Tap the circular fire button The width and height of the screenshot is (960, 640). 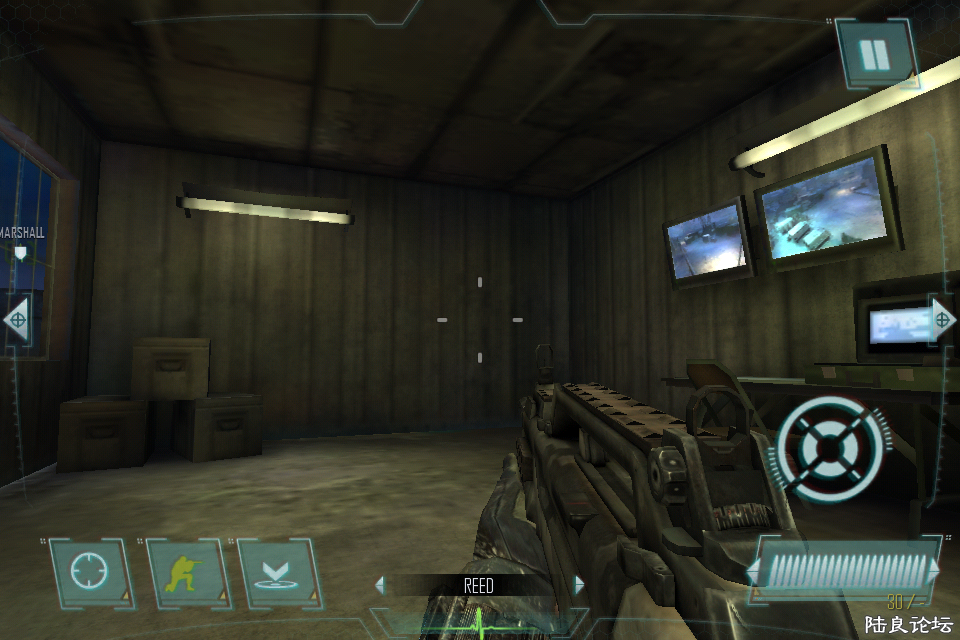pyautogui.click(x=830, y=446)
